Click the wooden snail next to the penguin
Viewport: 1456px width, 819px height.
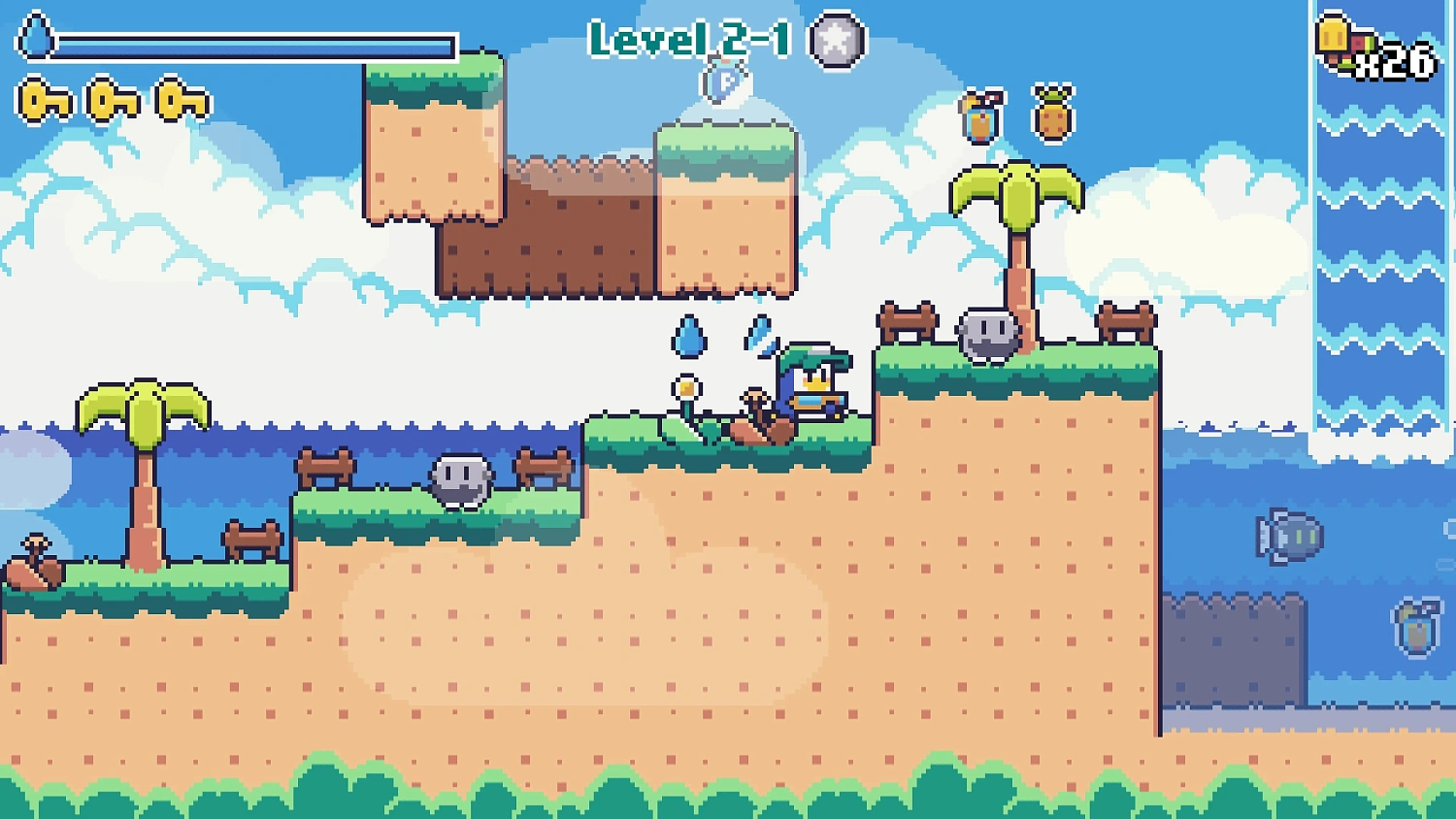759,415
